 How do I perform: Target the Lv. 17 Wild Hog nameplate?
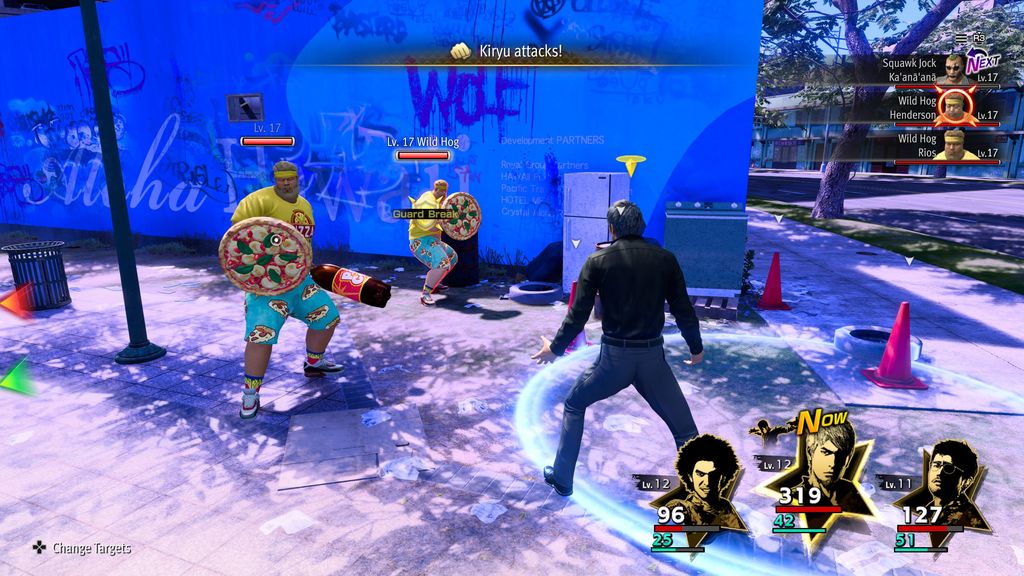(423, 143)
